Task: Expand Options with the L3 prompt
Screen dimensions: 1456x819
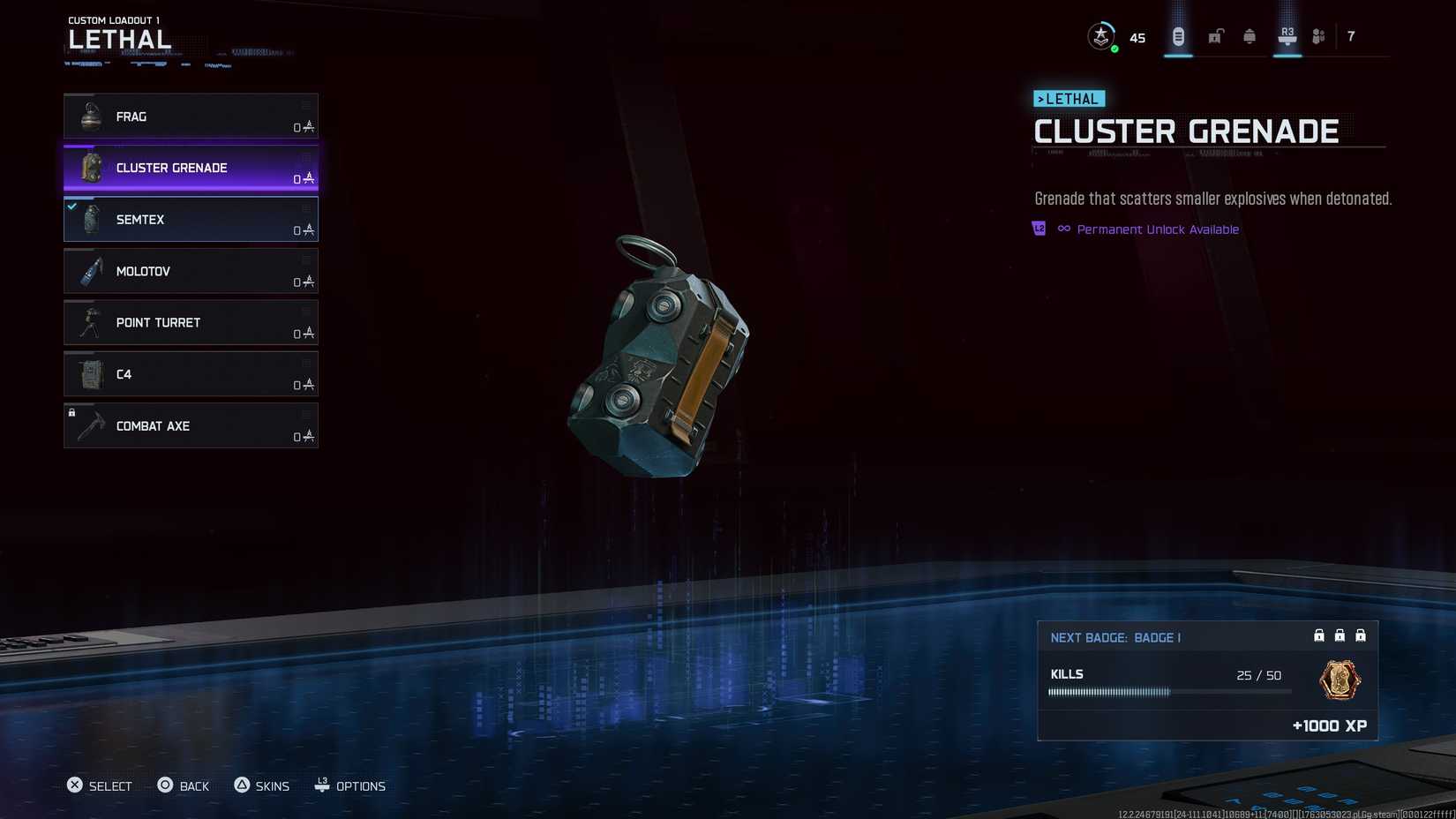Action: (350, 785)
